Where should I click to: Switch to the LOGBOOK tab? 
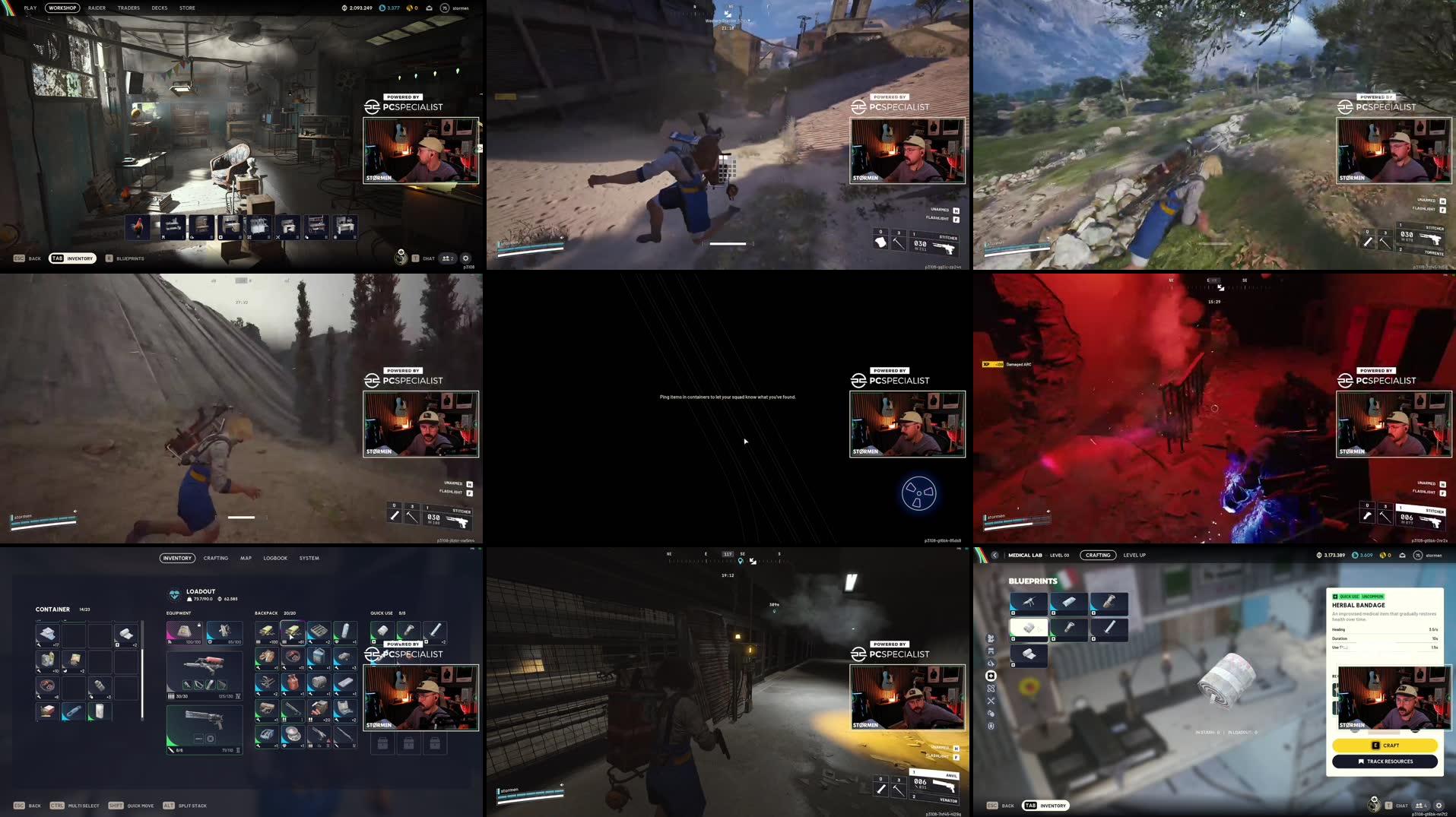point(275,558)
